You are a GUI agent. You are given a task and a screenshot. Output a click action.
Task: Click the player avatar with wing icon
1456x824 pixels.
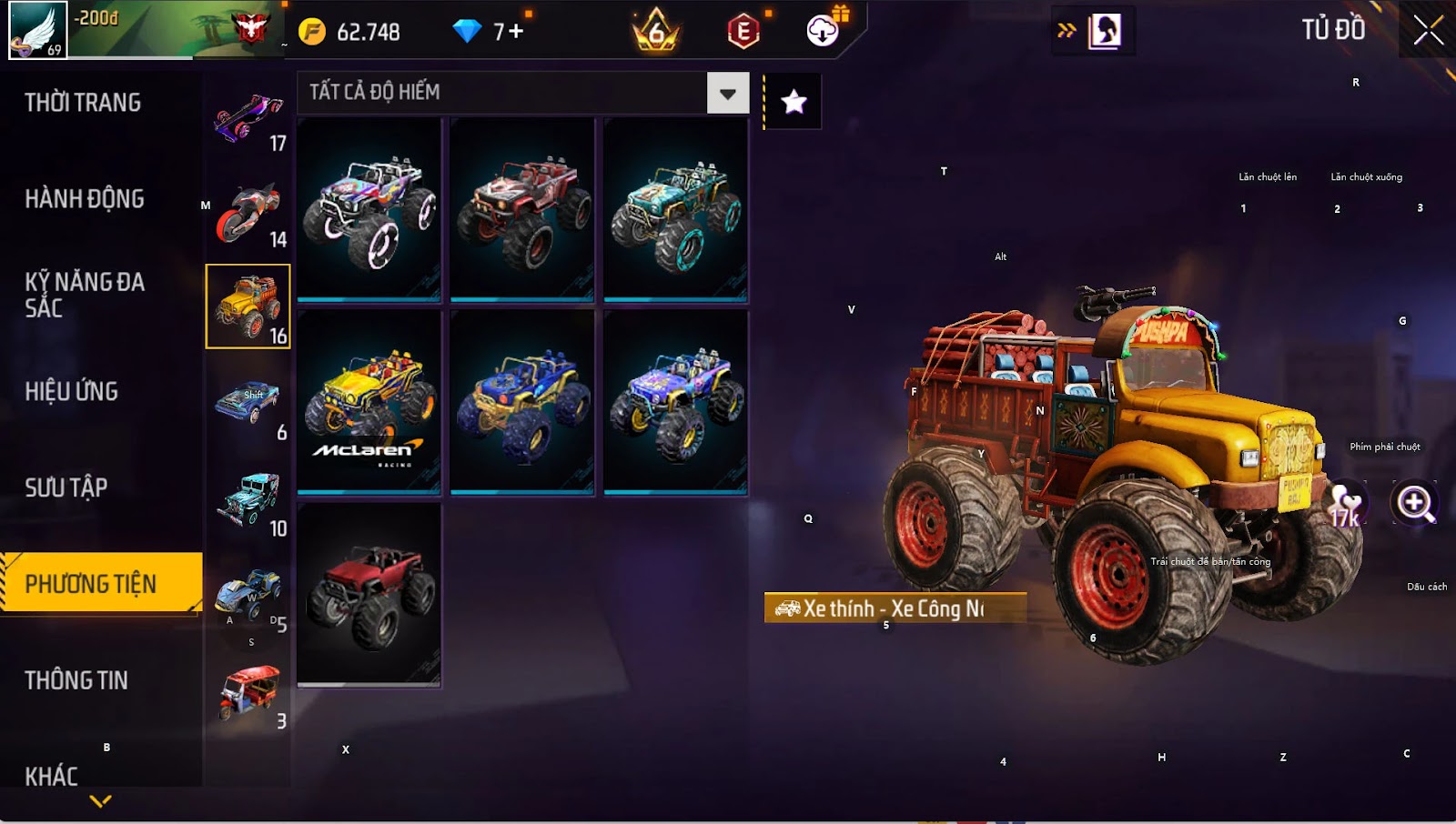[37, 30]
